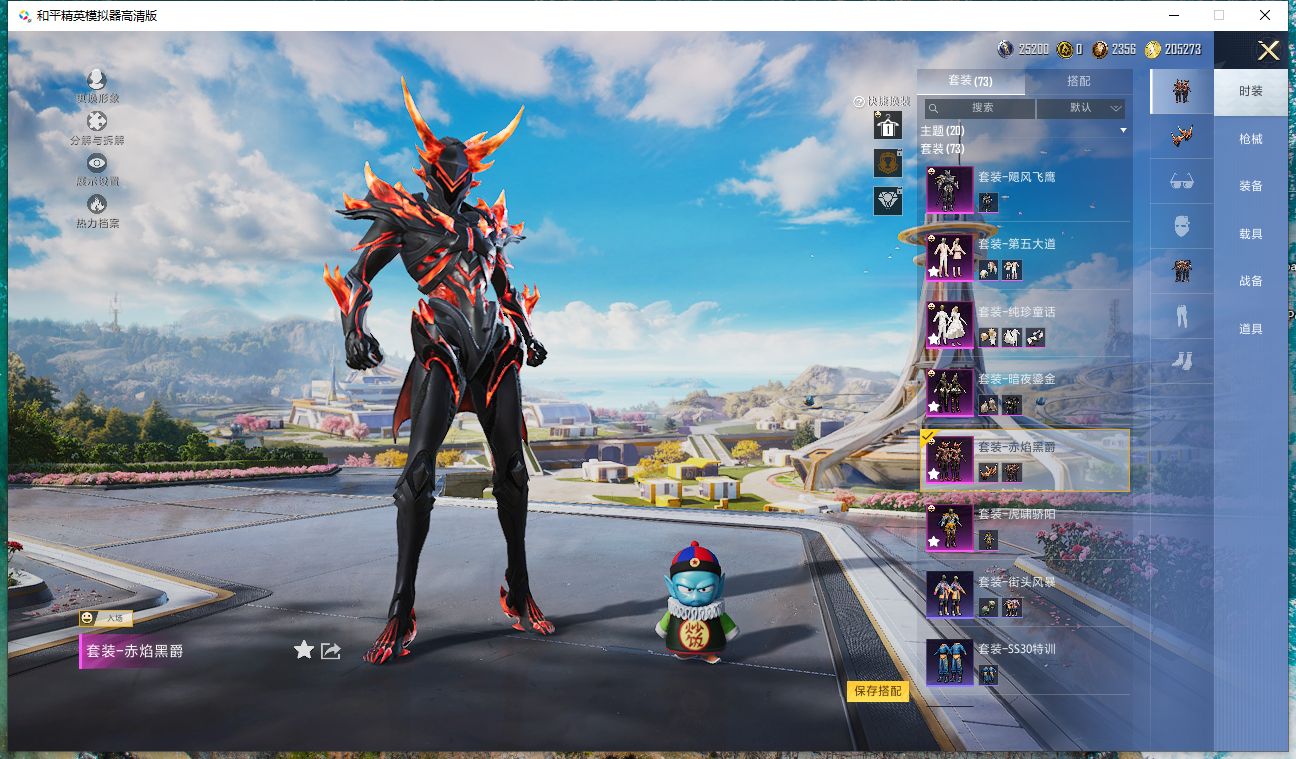Choose the 套装-SS30特训 outfit

click(x=1024, y=661)
